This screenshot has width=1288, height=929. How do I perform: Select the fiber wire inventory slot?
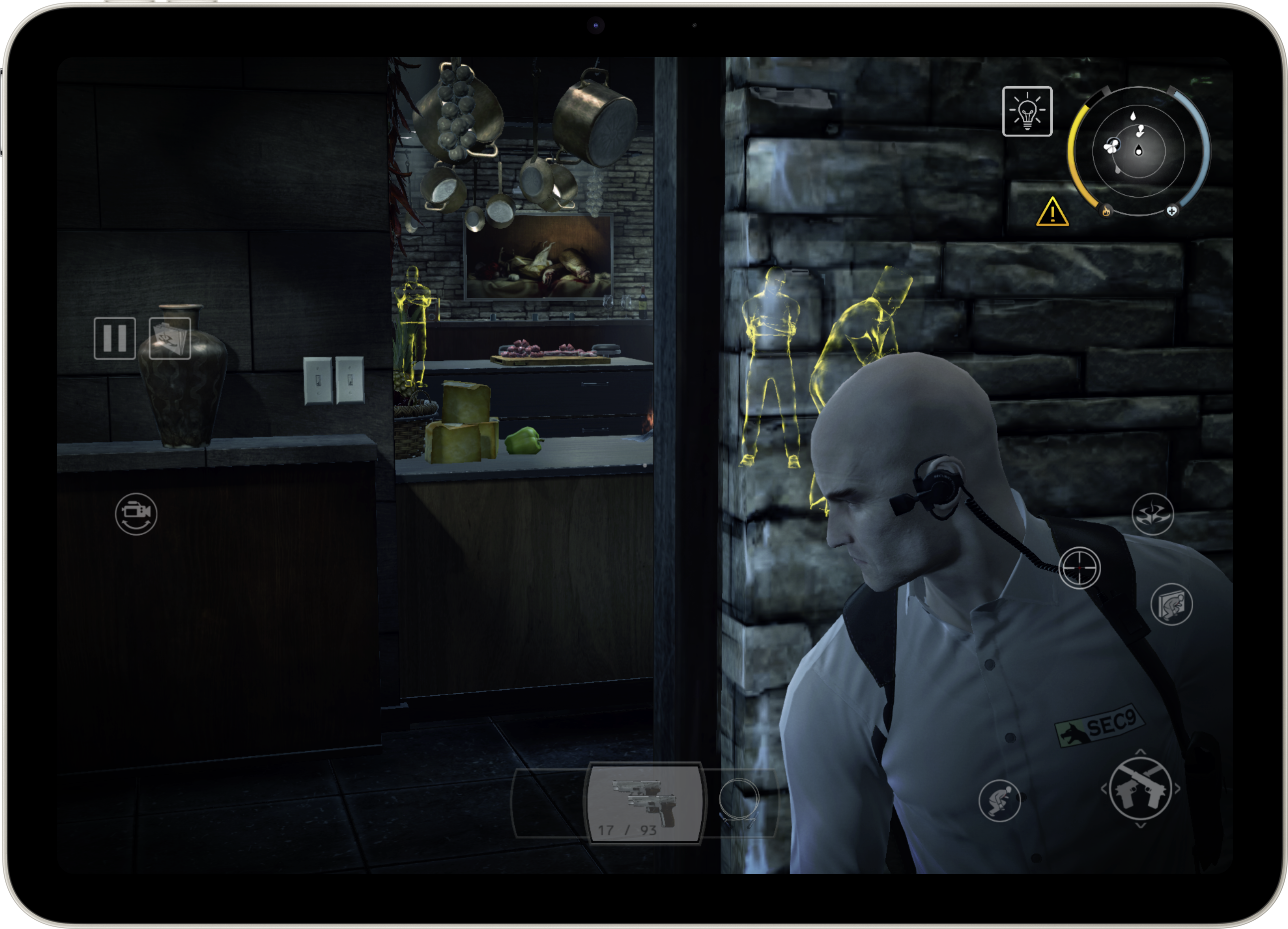pyautogui.click(x=739, y=801)
